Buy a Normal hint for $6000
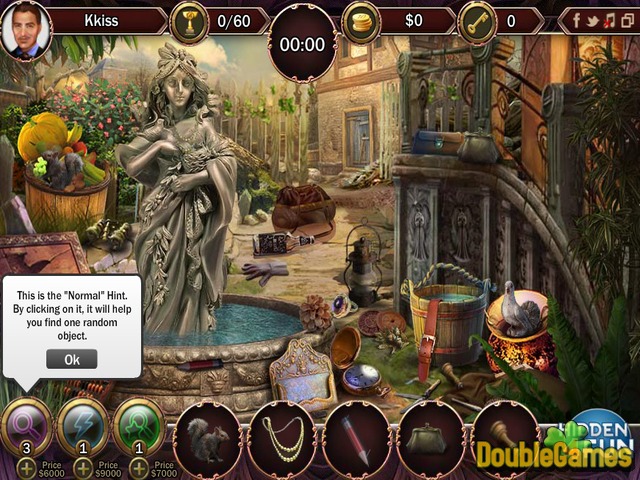This screenshot has width=640, height=480. [x=27, y=468]
